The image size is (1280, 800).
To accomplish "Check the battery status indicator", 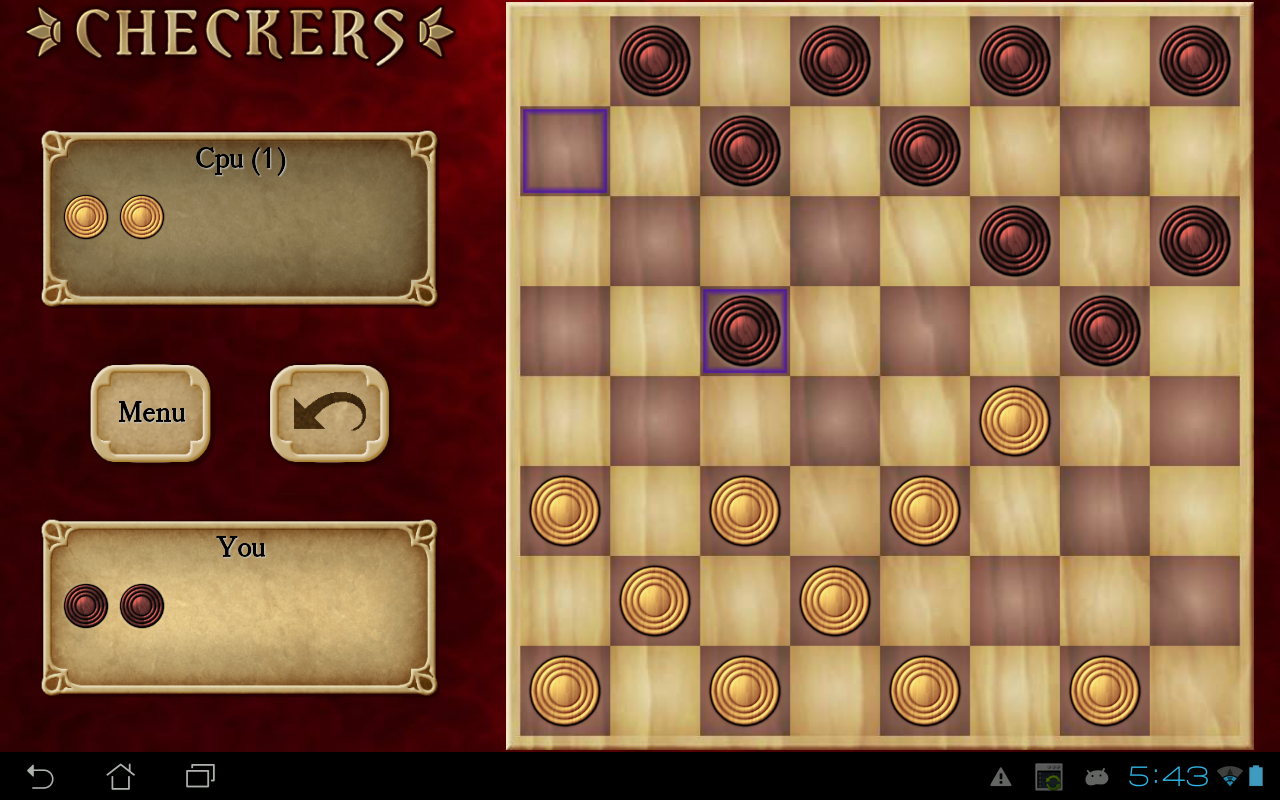I will click(x=1256, y=776).
